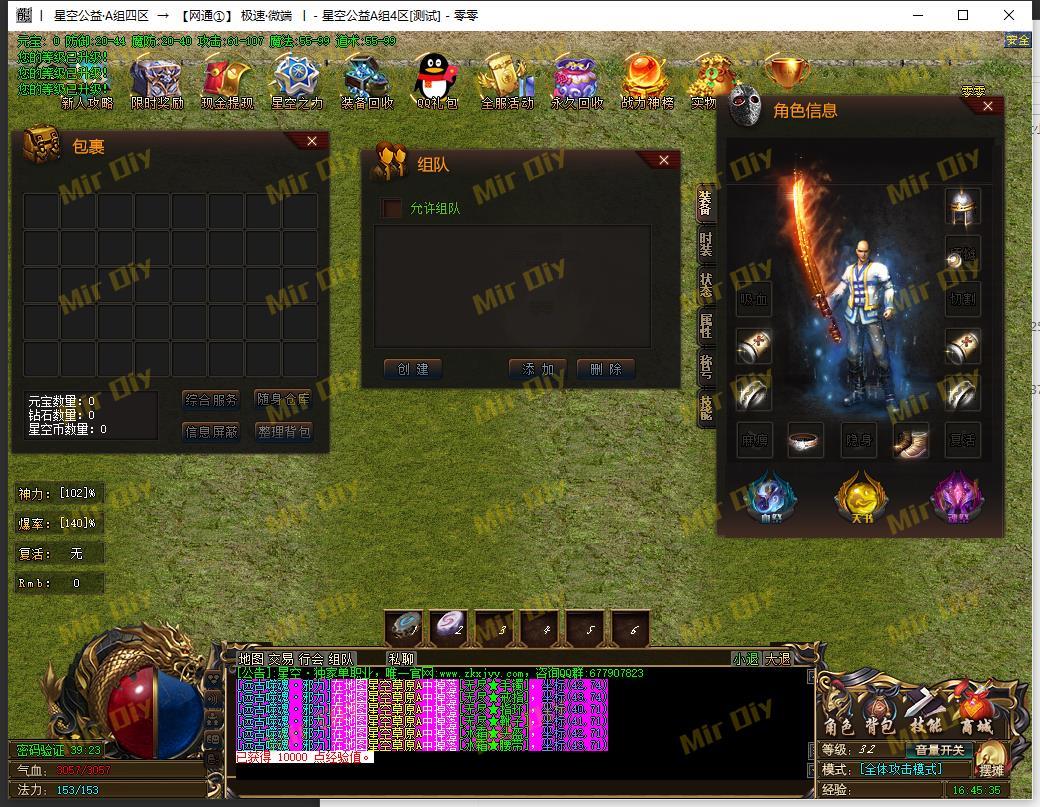Image resolution: width=1040 pixels, height=807 pixels.
Task: Click the 添加 member button
Action: point(538,369)
